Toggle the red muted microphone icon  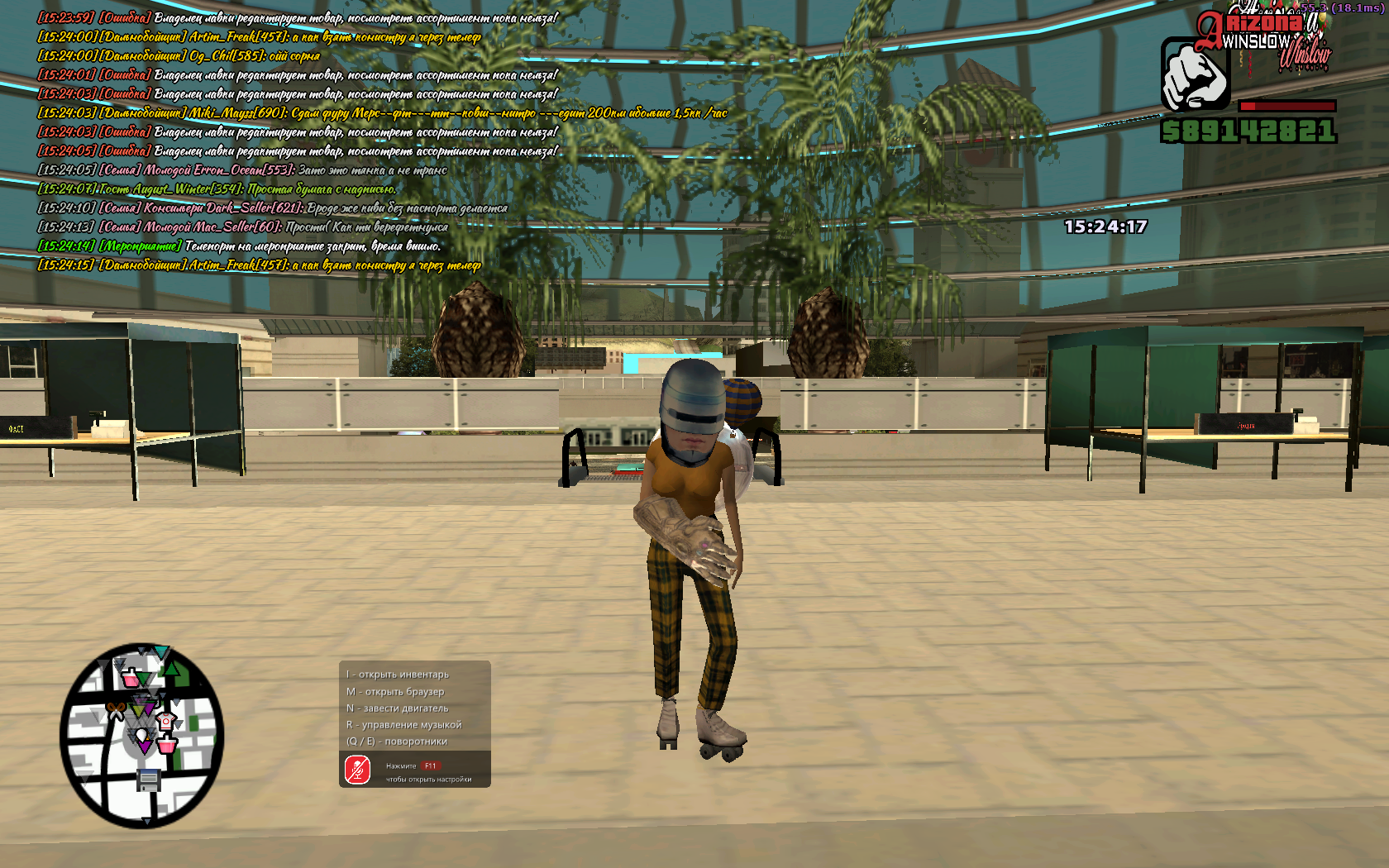pyautogui.click(x=357, y=770)
